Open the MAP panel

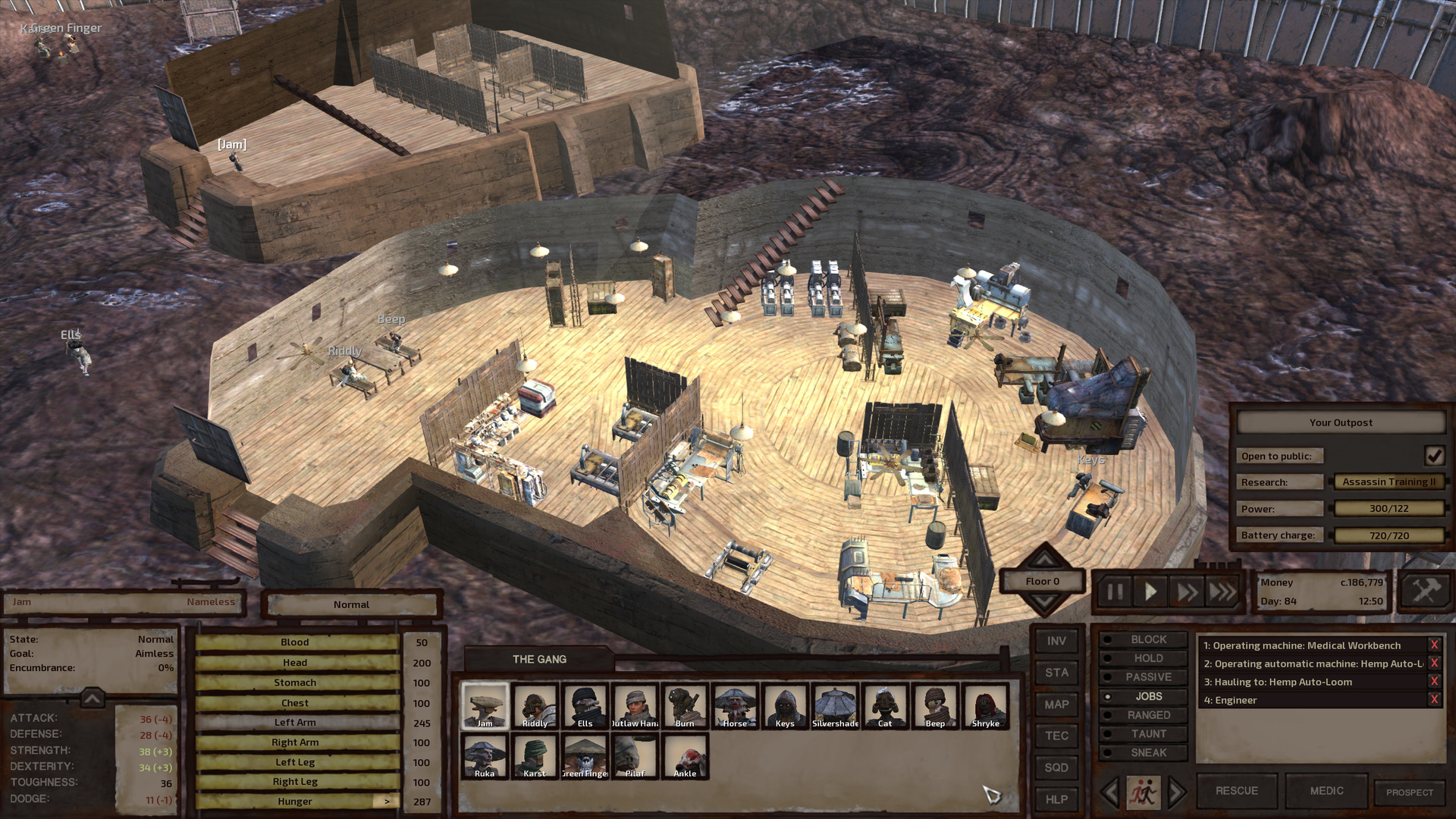1056,704
